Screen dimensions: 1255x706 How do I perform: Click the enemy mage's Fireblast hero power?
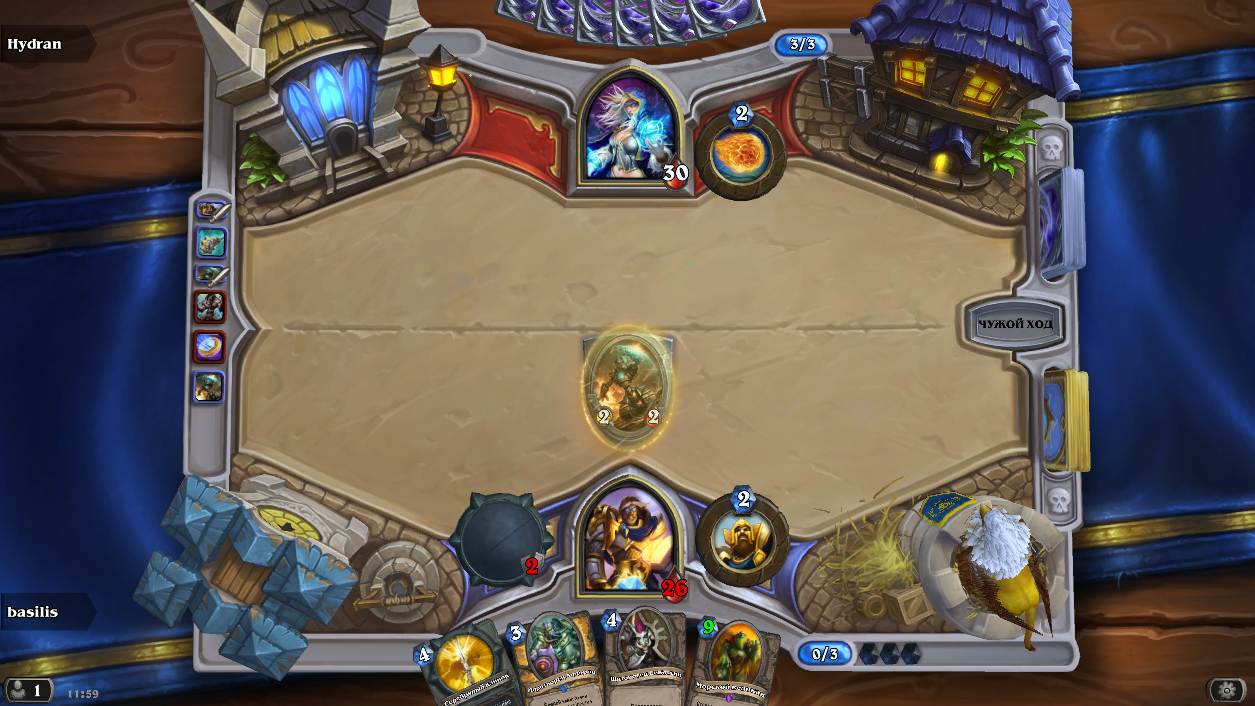coord(741,154)
